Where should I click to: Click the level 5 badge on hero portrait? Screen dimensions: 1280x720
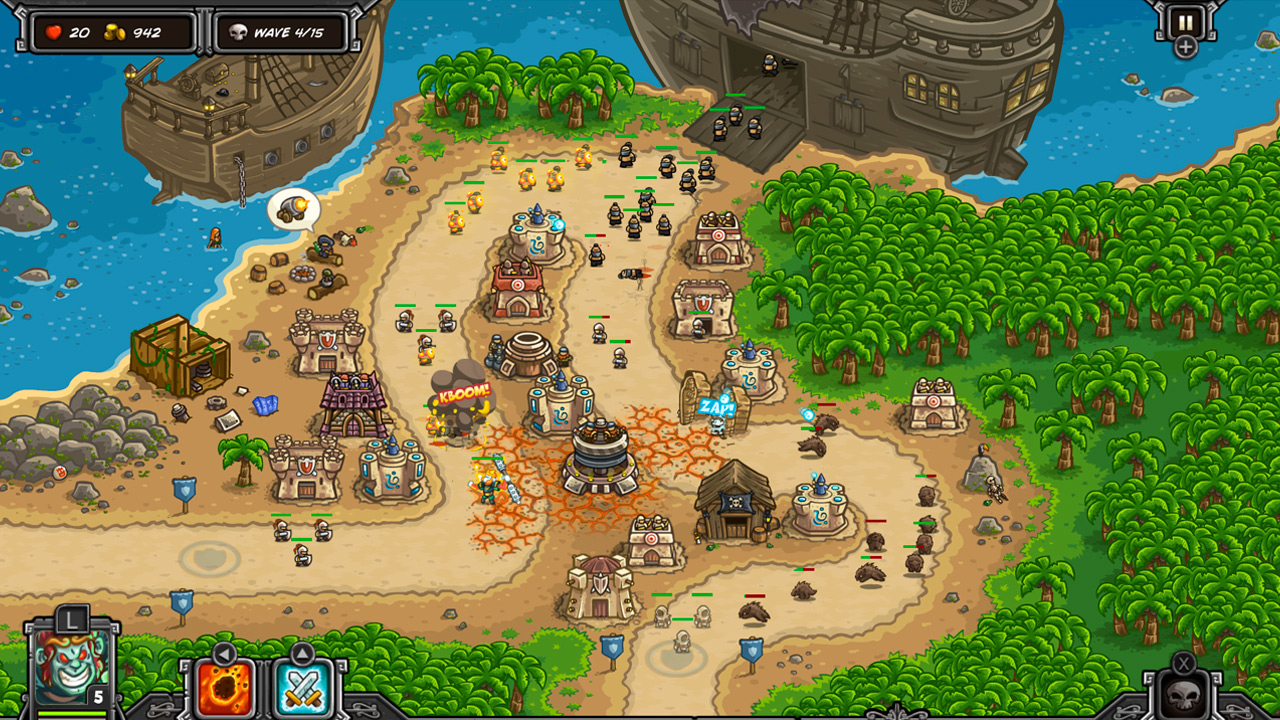click(x=97, y=696)
